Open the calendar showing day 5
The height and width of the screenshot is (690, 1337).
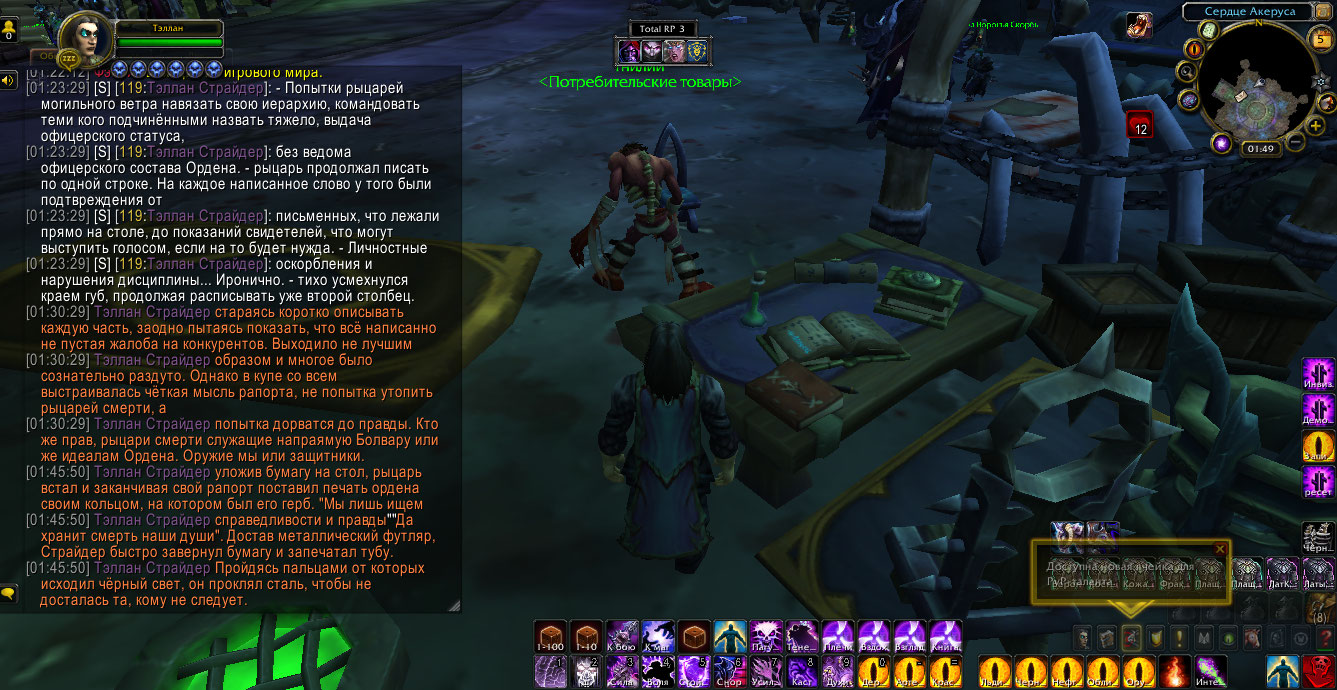click(1321, 41)
